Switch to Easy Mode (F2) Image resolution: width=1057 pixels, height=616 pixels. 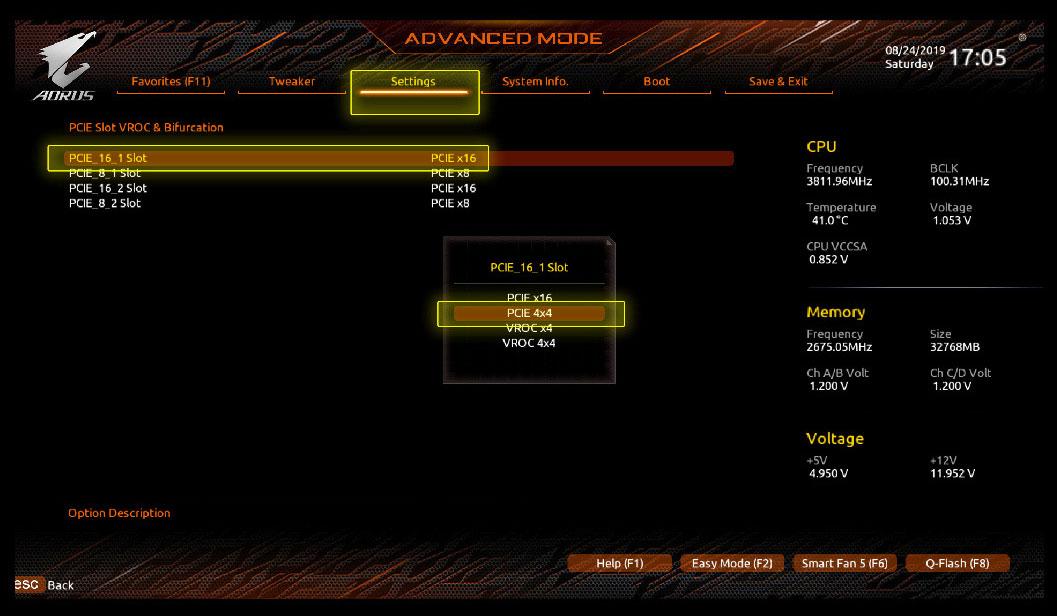click(x=732, y=563)
